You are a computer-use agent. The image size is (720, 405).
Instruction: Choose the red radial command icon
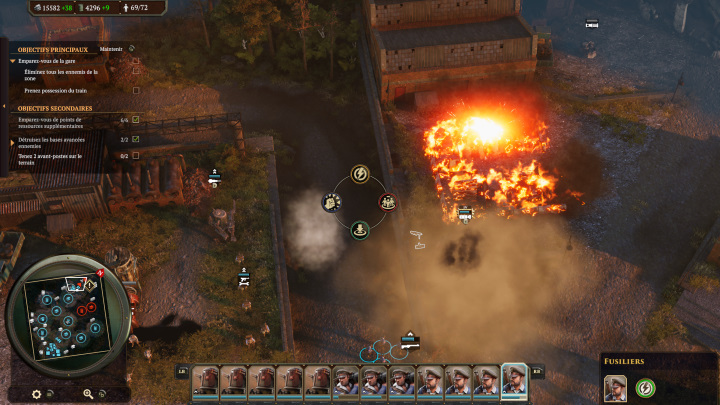(x=386, y=202)
